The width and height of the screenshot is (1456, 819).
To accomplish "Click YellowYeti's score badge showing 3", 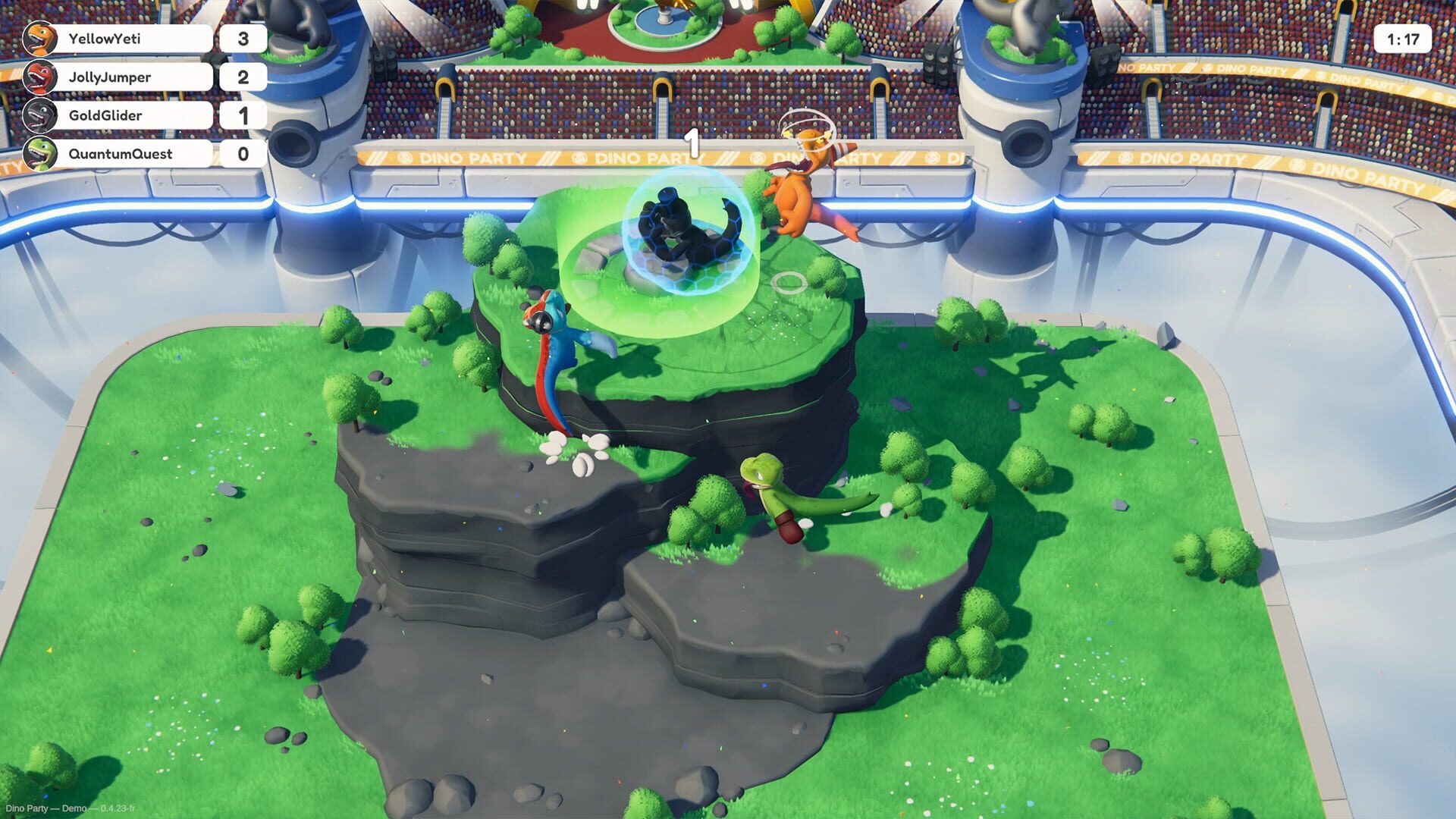I will point(243,39).
